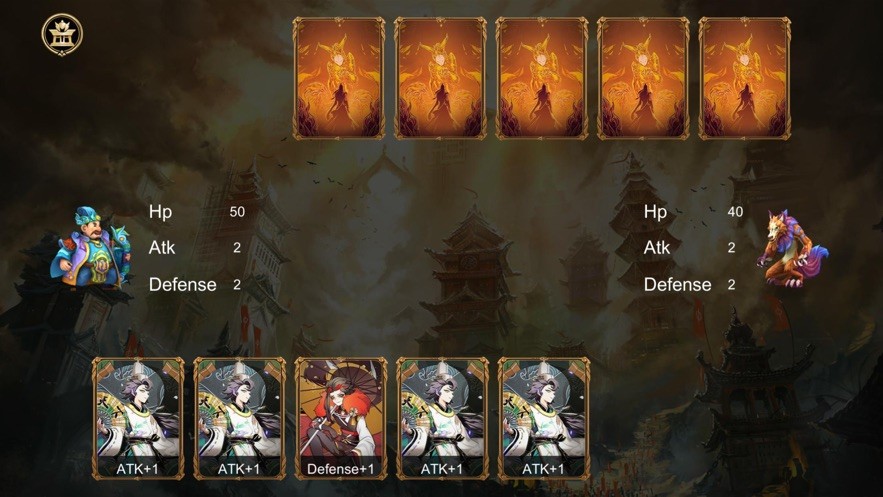This screenshot has height=497, width=883.
Task: Click the gold pagoda emblem icon
Action: pyautogui.click(x=62, y=35)
